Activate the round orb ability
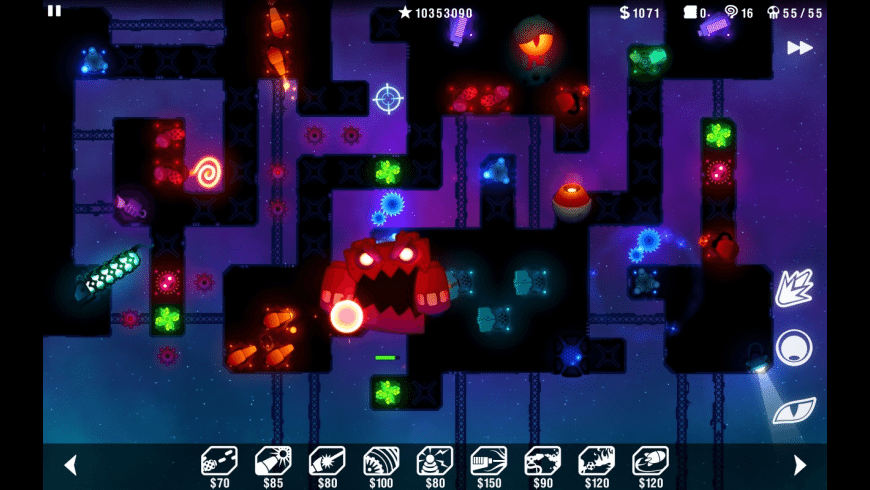The image size is (870, 490). pos(794,348)
